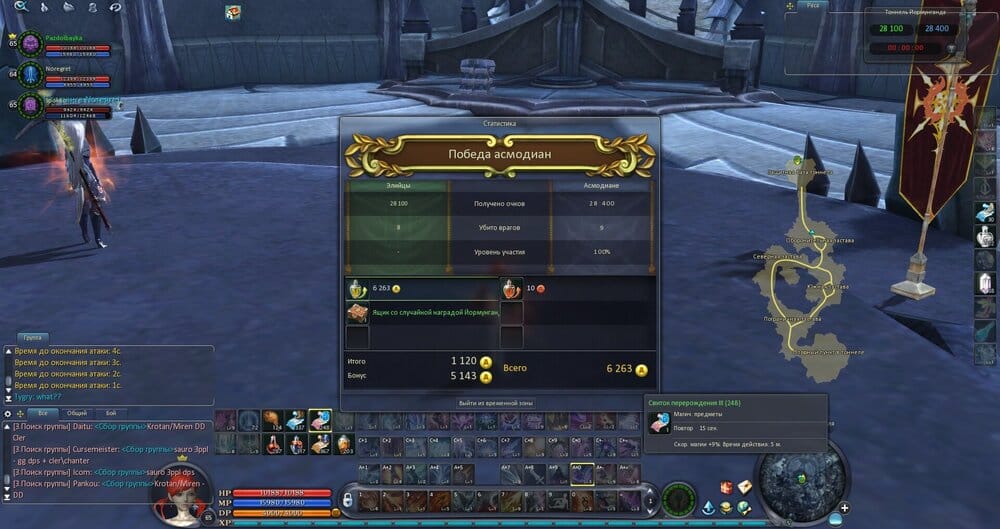
Task: Click the red potion reward icon
Action: [511, 288]
